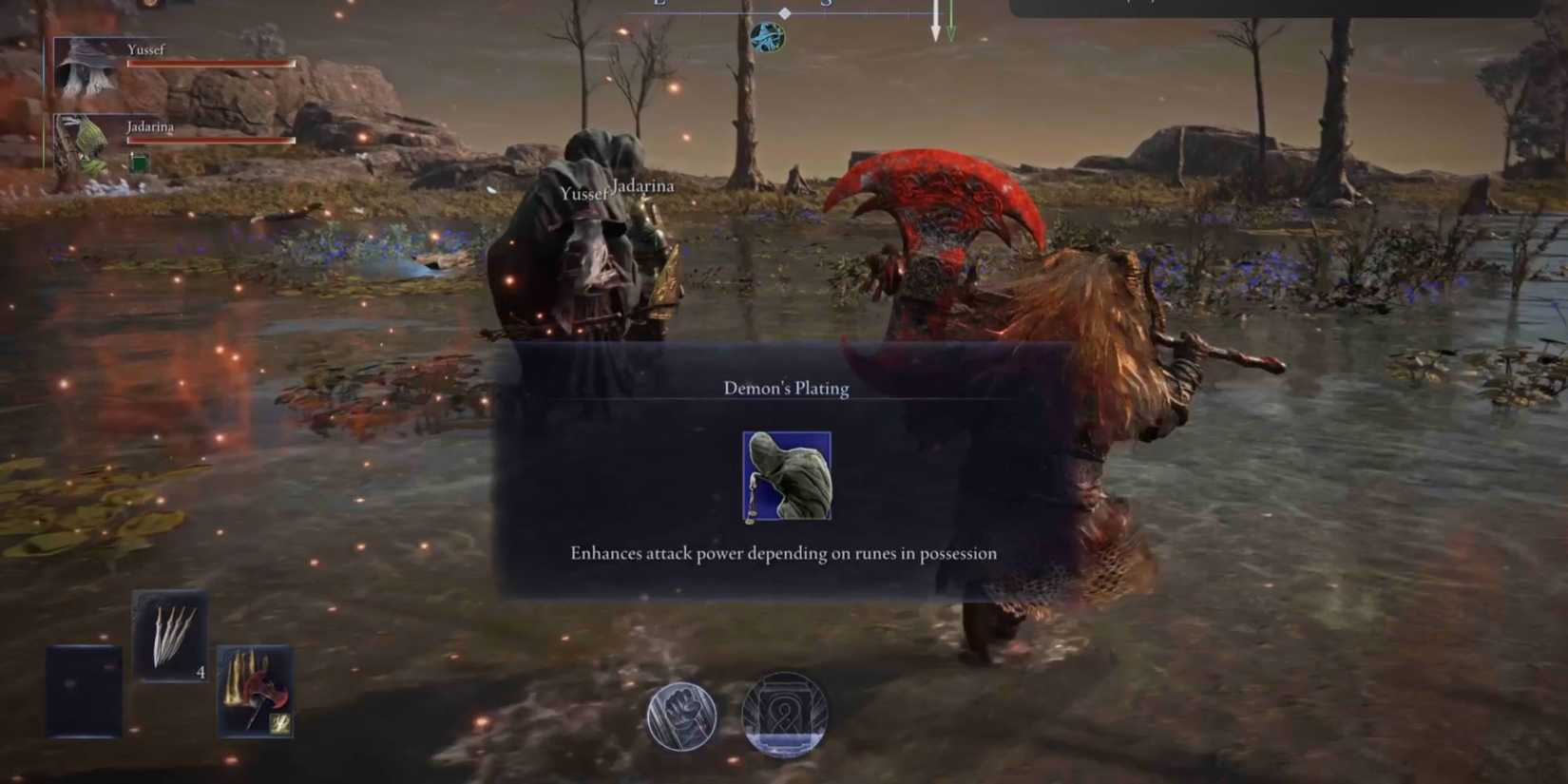This screenshot has height=784, width=1568.
Task: Click the green flask icon under Jadarina's bar
Action: click(x=139, y=161)
